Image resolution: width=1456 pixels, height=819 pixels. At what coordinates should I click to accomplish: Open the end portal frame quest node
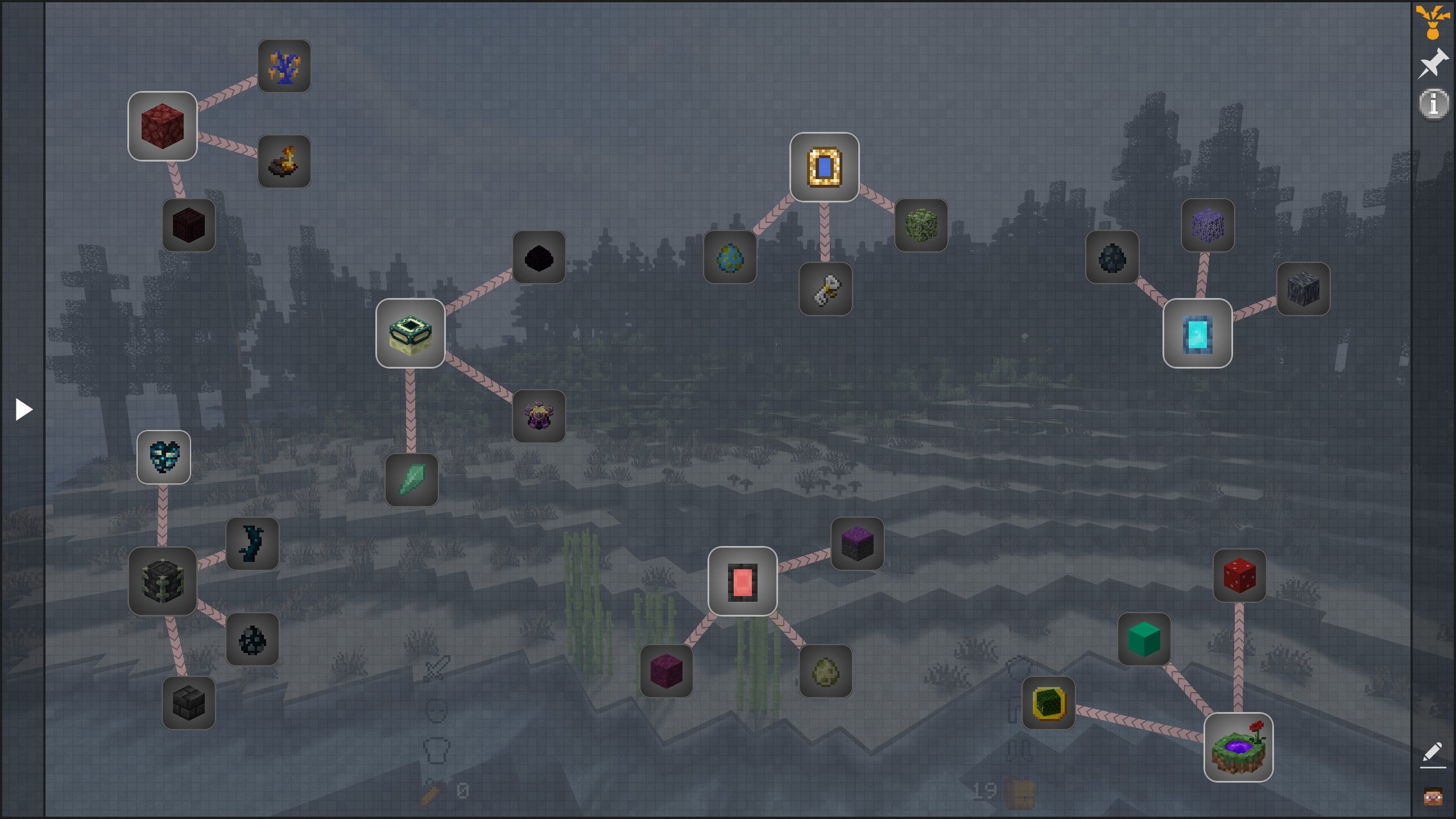(x=410, y=333)
